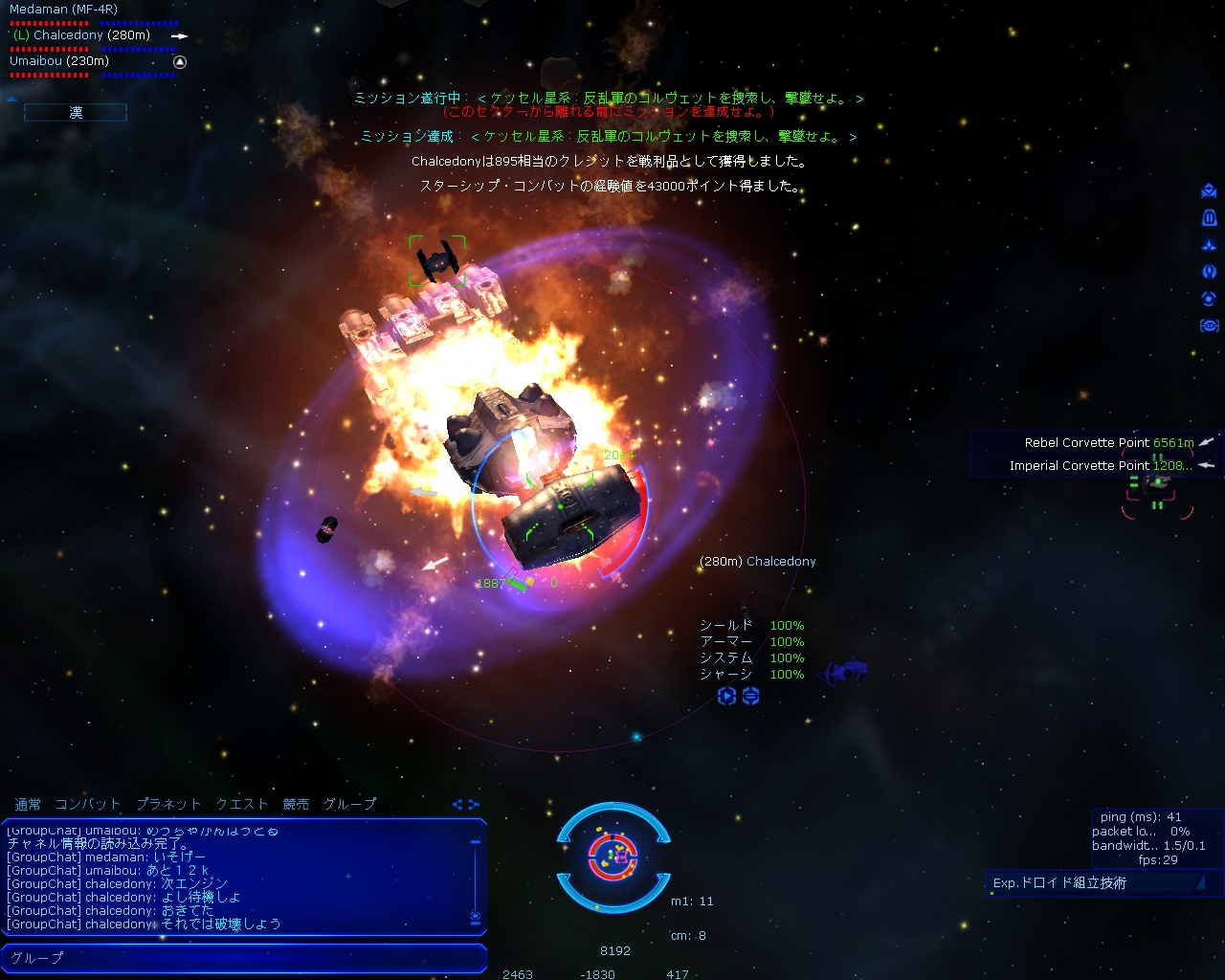Click the chat tab scroll arrows
Screen dimensions: 1225x980
coord(465,804)
